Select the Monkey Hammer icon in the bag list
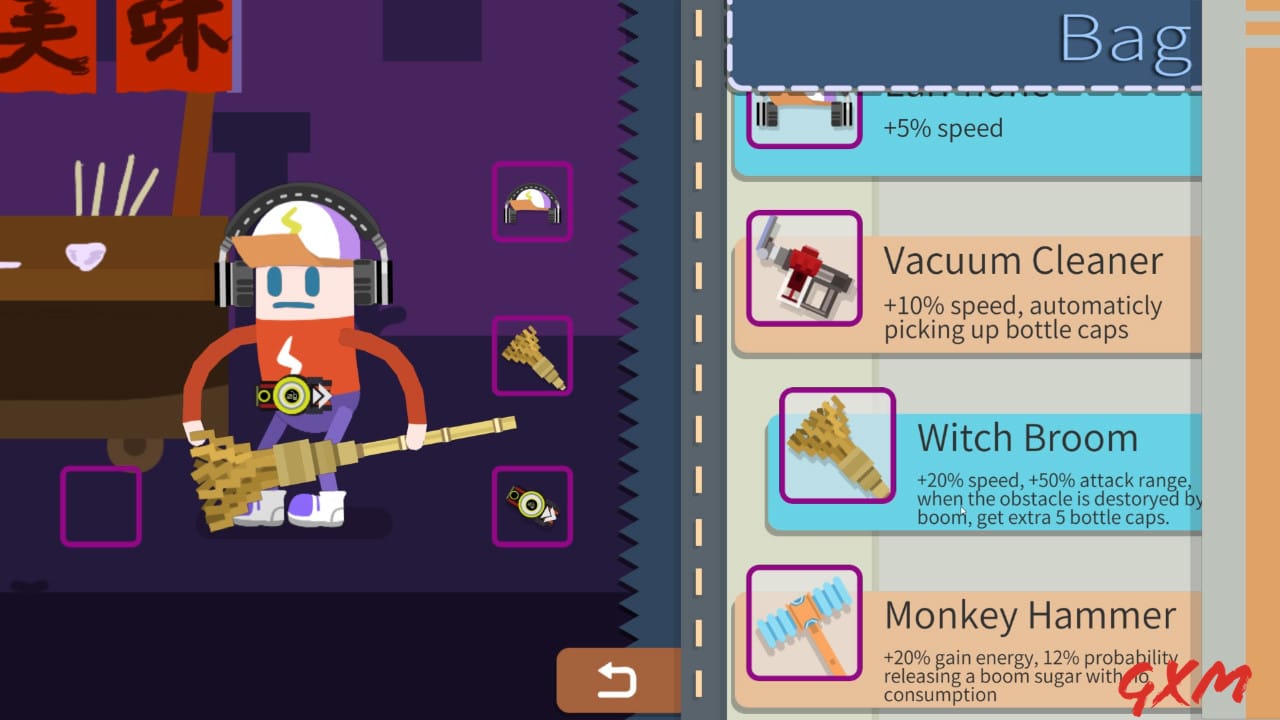This screenshot has width=1280, height=720. point(804,622)
